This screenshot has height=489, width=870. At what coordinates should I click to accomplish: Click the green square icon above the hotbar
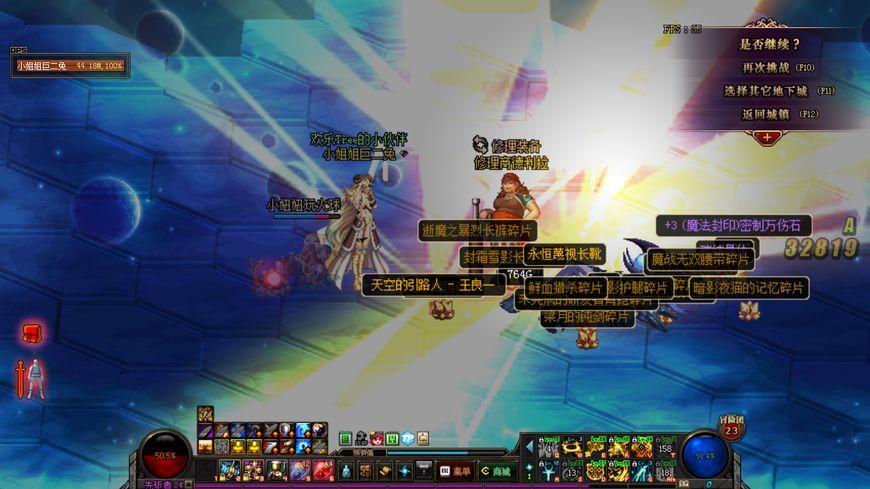[345, 438]
